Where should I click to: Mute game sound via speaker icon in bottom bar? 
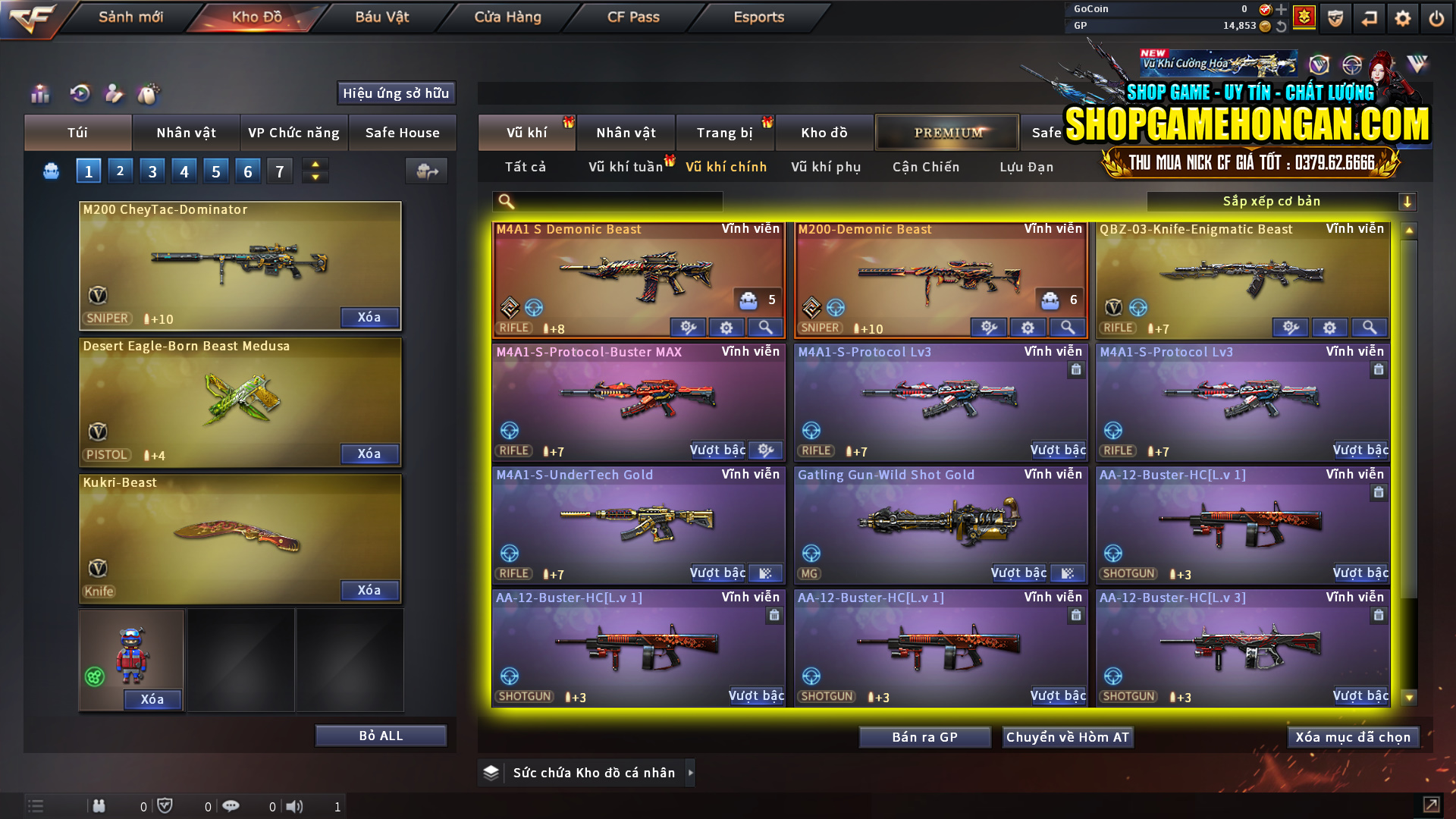(295, 806)
